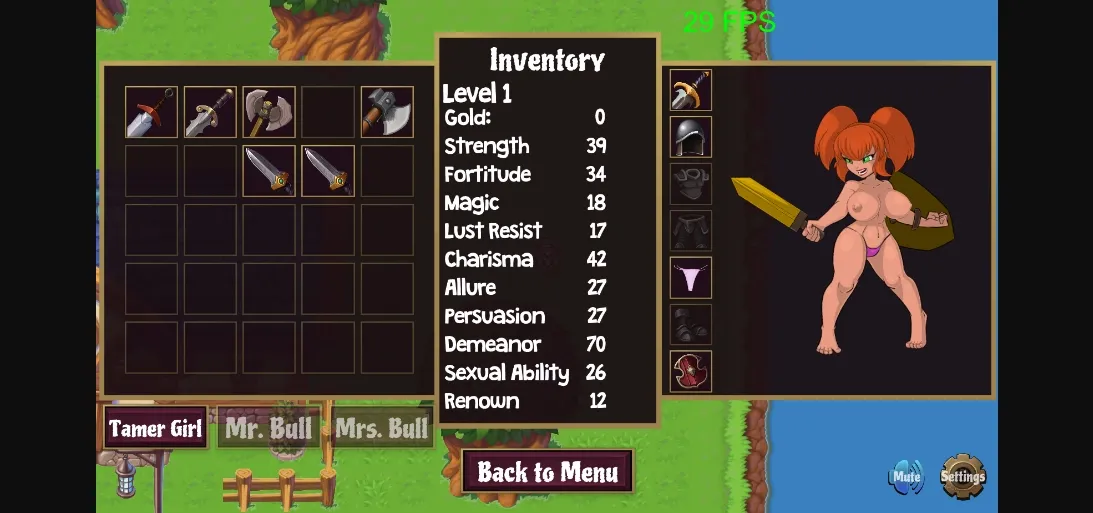Viewport: 1093px width, 513px height.
Task: Select the Mr. Bull character tab
Action: click(270, 429)
